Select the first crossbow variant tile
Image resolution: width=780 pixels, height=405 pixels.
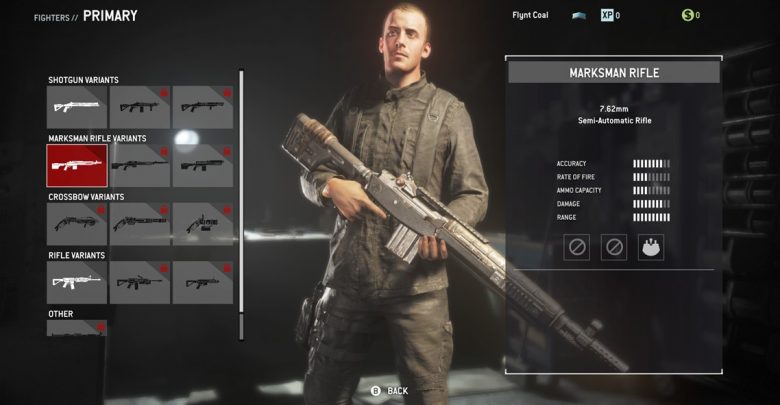coord(77,224)
